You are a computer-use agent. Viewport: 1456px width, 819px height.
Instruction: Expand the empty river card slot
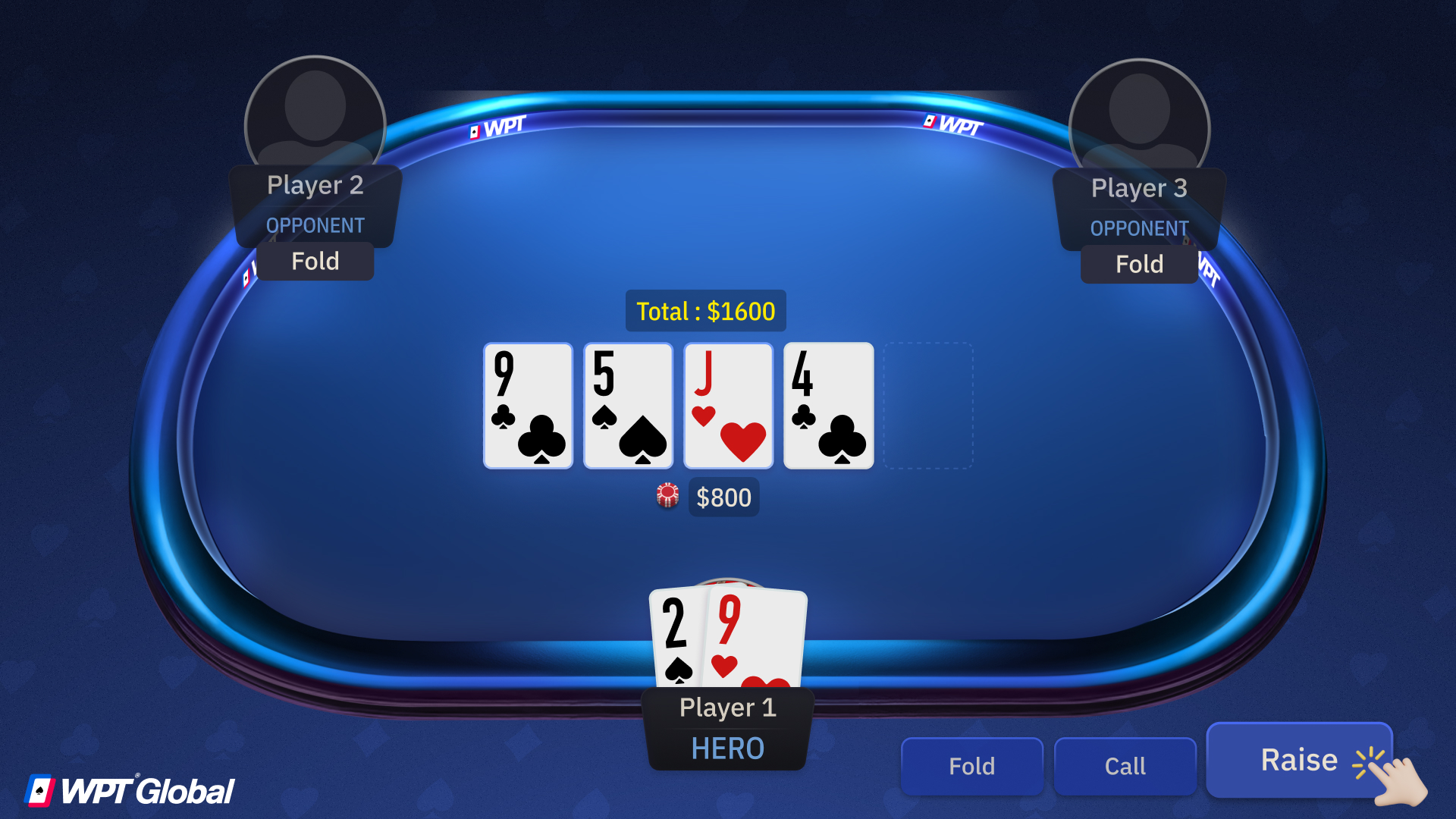click(928, 406)
